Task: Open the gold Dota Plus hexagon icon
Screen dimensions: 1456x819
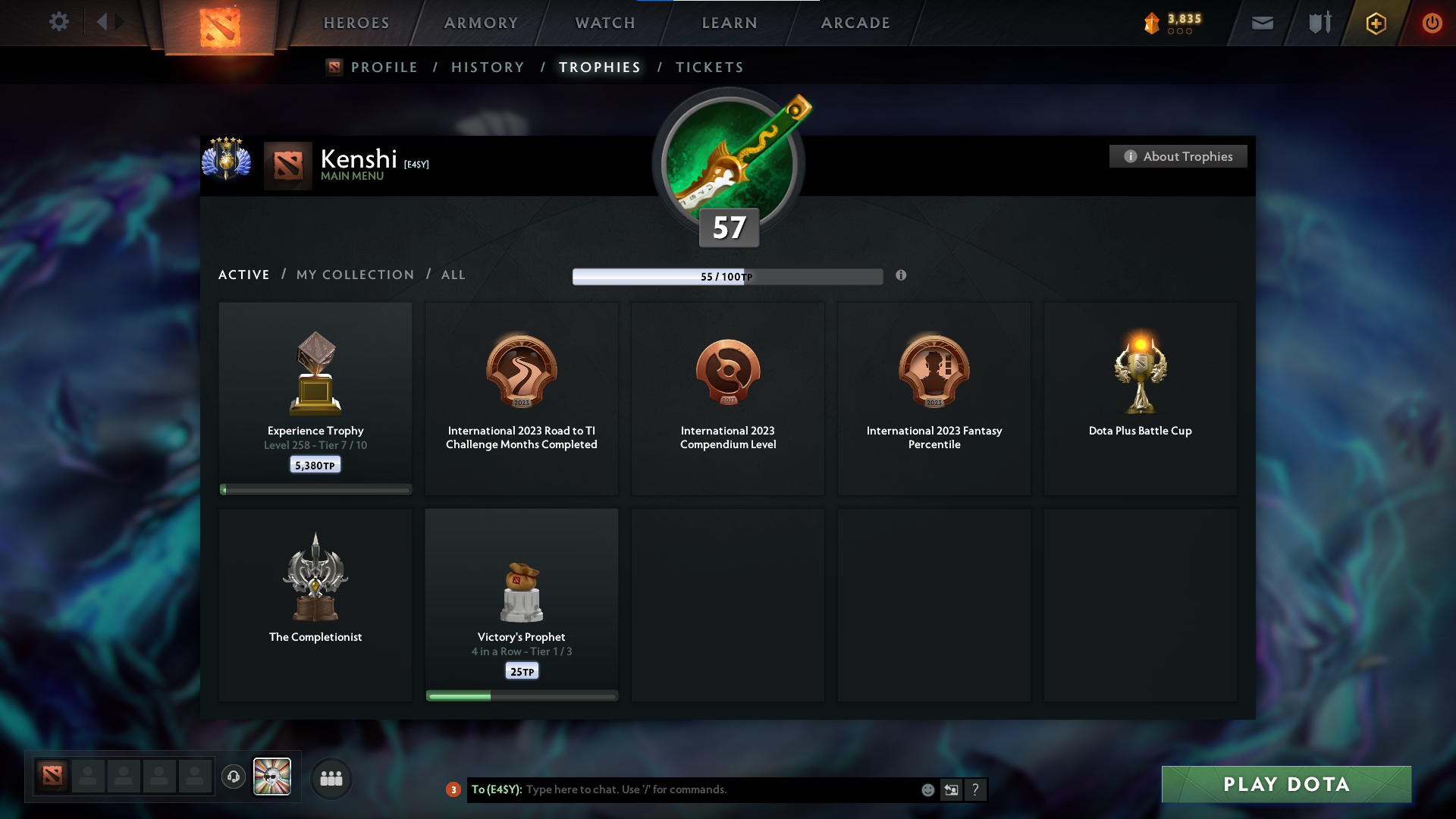Action: click(1375, 23)
